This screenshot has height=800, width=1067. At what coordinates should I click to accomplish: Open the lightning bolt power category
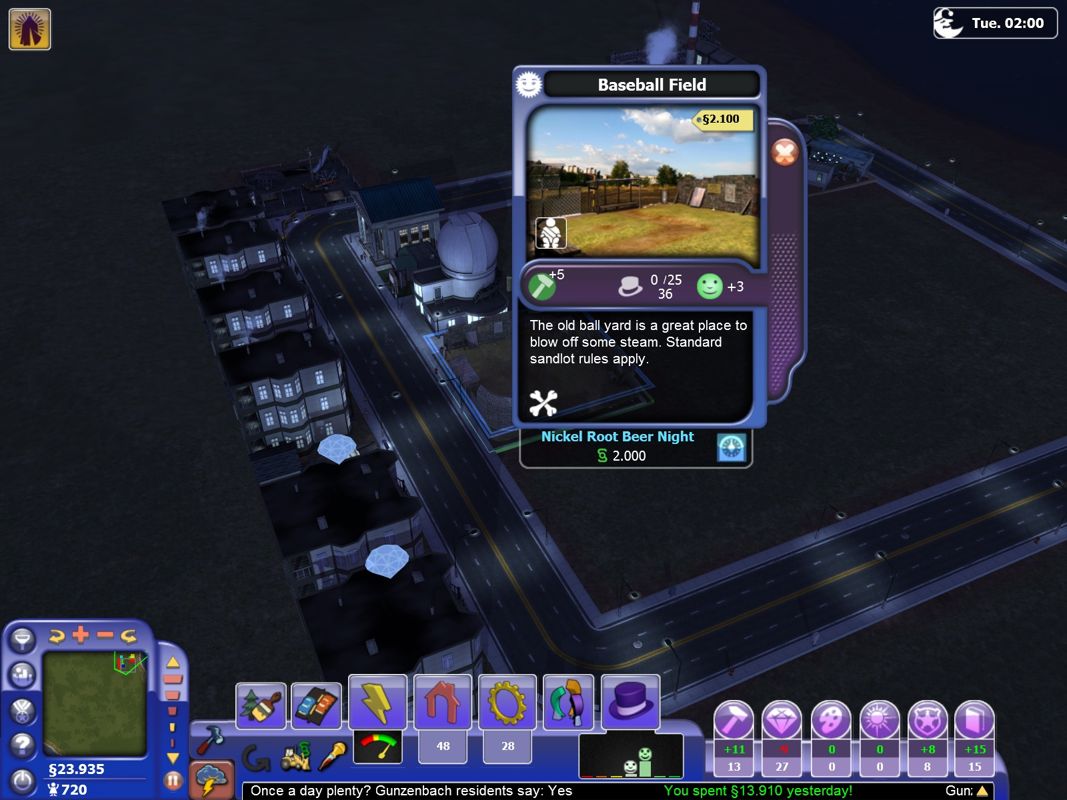(x=377, y=703)
